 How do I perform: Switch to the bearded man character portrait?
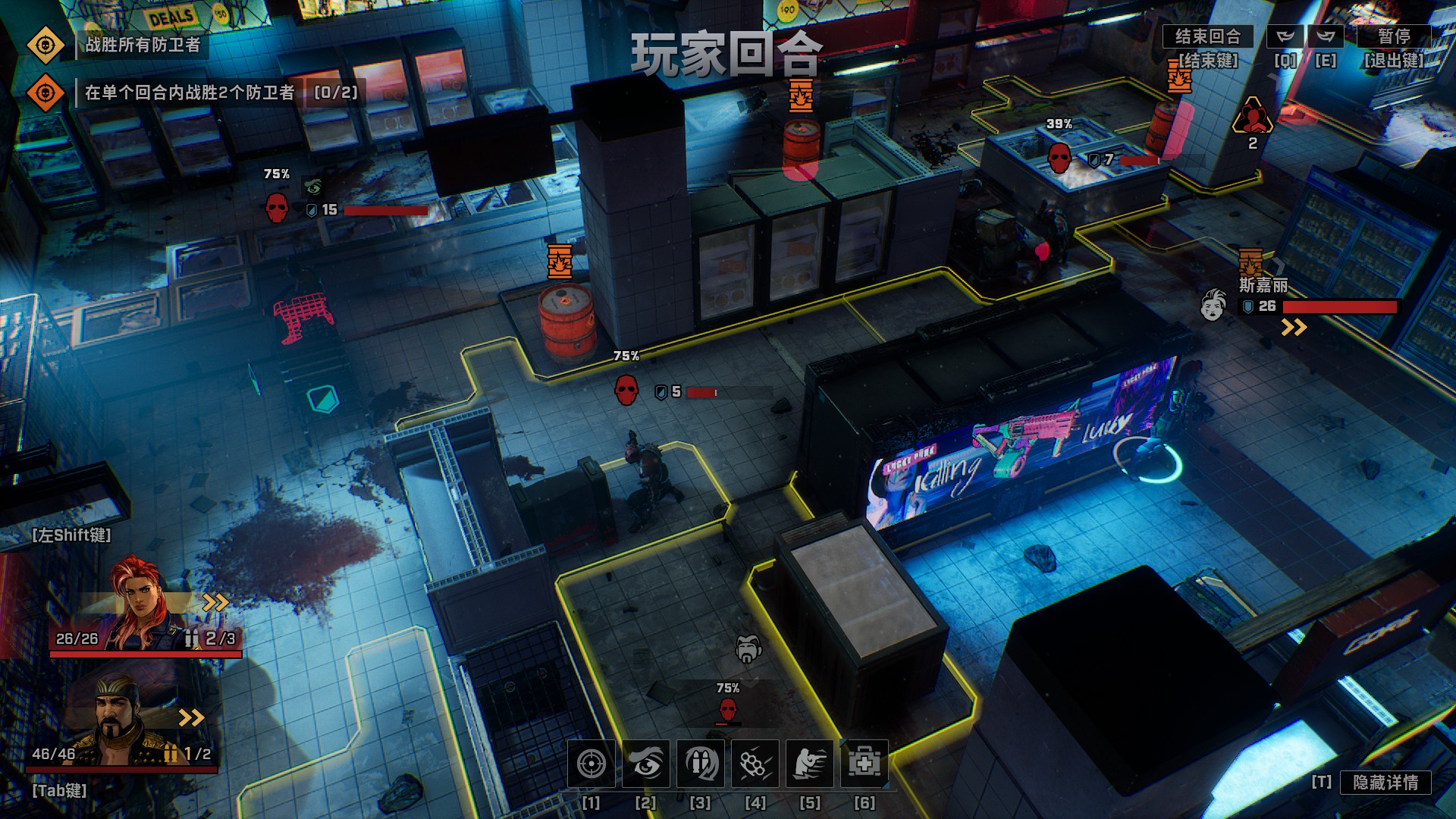(x=121, y=720)
